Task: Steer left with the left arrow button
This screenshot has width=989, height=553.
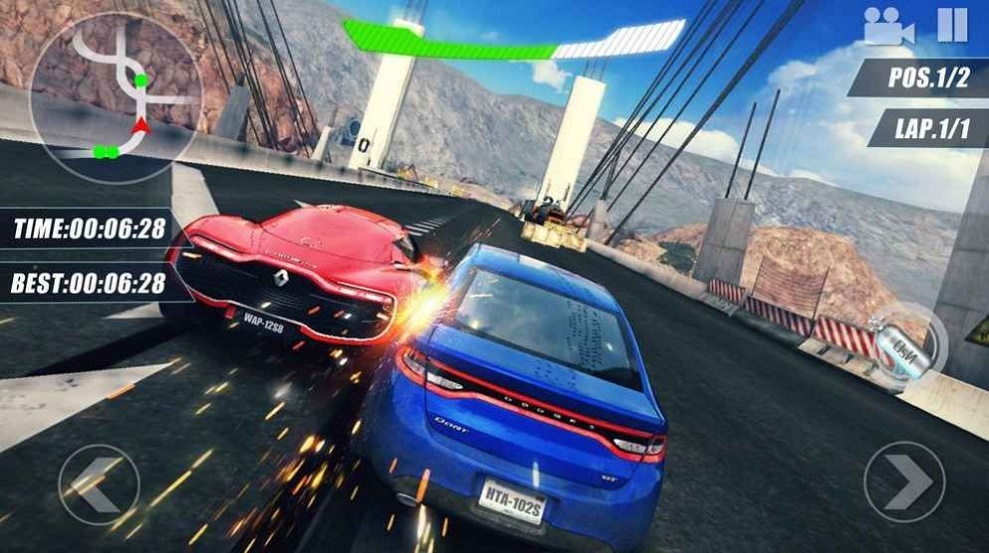Action: pyautogui.click(x=98, y=484)
